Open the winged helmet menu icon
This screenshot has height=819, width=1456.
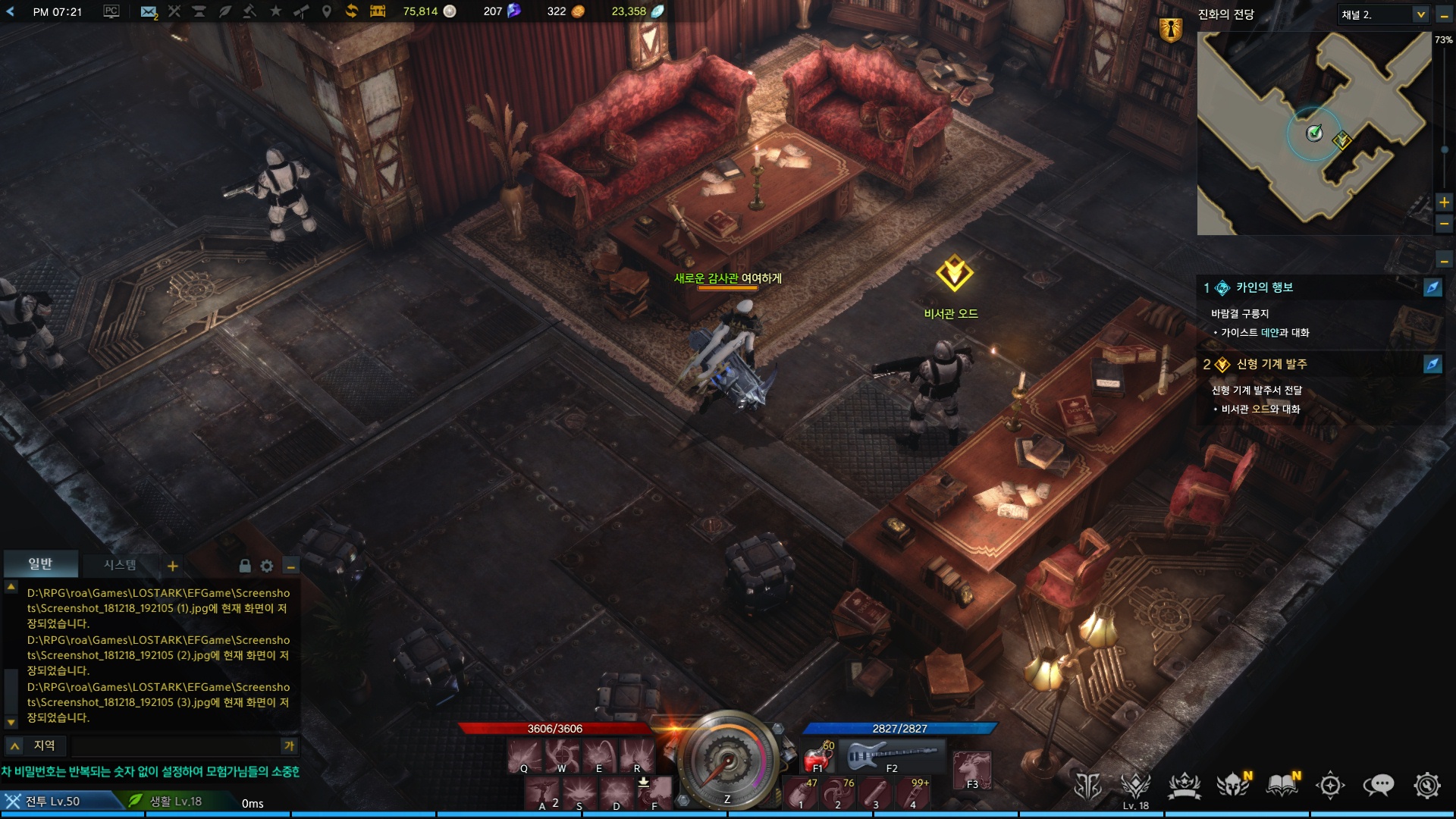(1232, 786)
